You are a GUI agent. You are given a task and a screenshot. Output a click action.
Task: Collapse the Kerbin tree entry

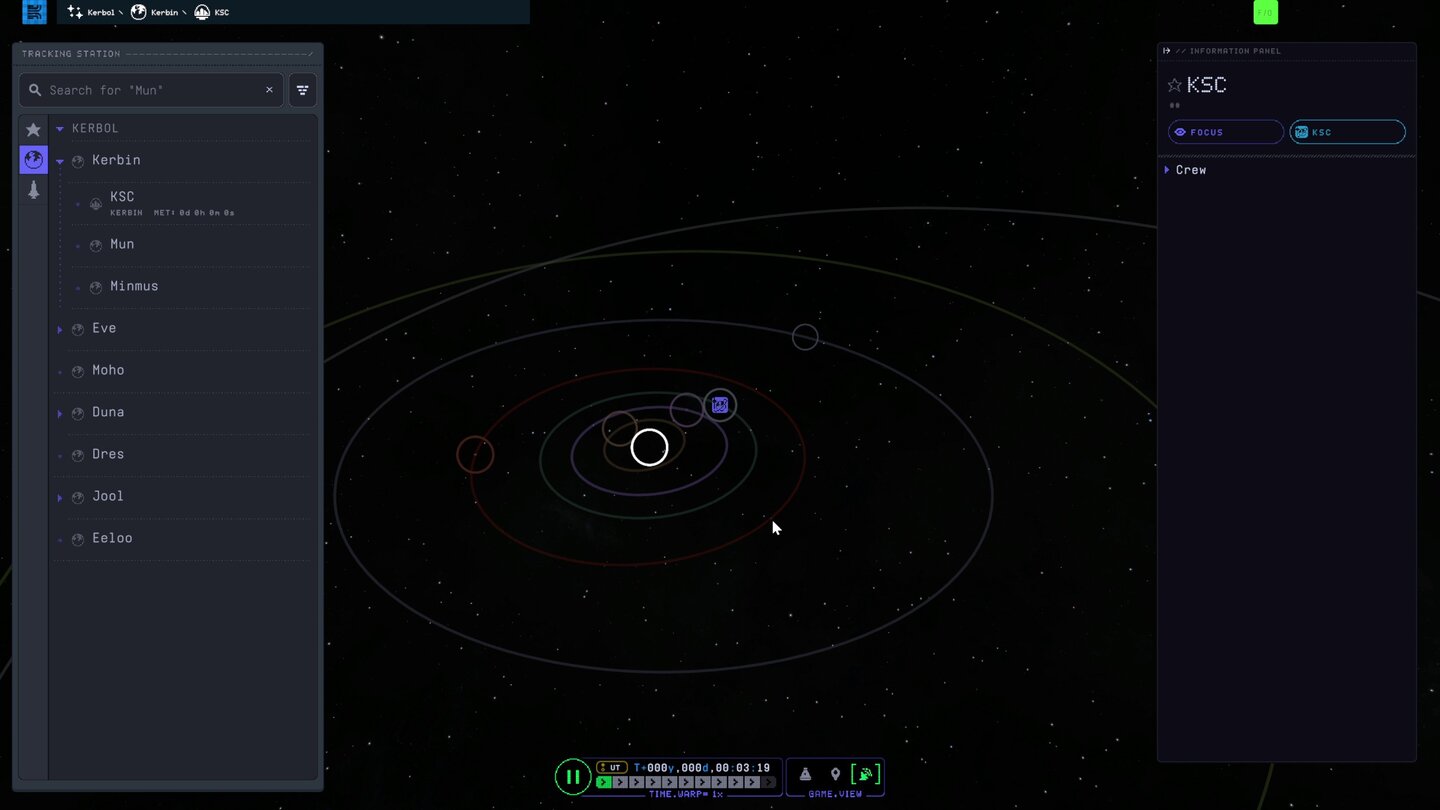tap(59, 160)
